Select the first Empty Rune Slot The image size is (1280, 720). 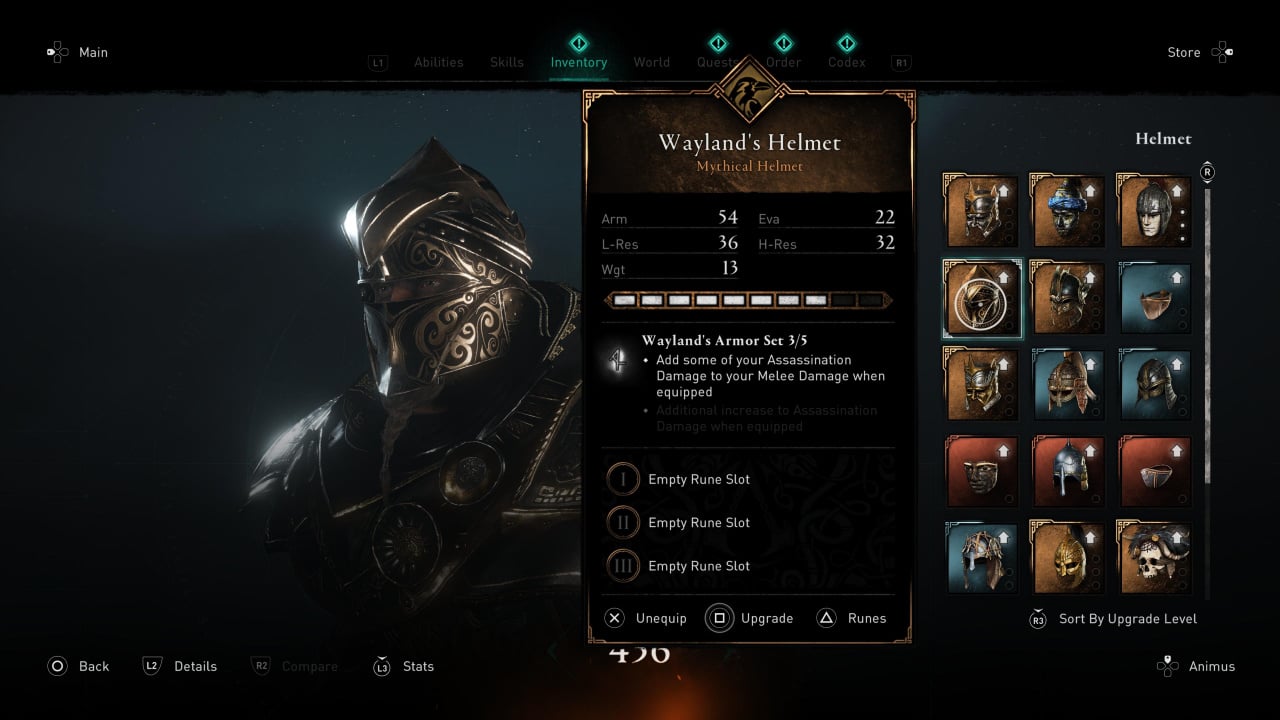pos(698,479)
